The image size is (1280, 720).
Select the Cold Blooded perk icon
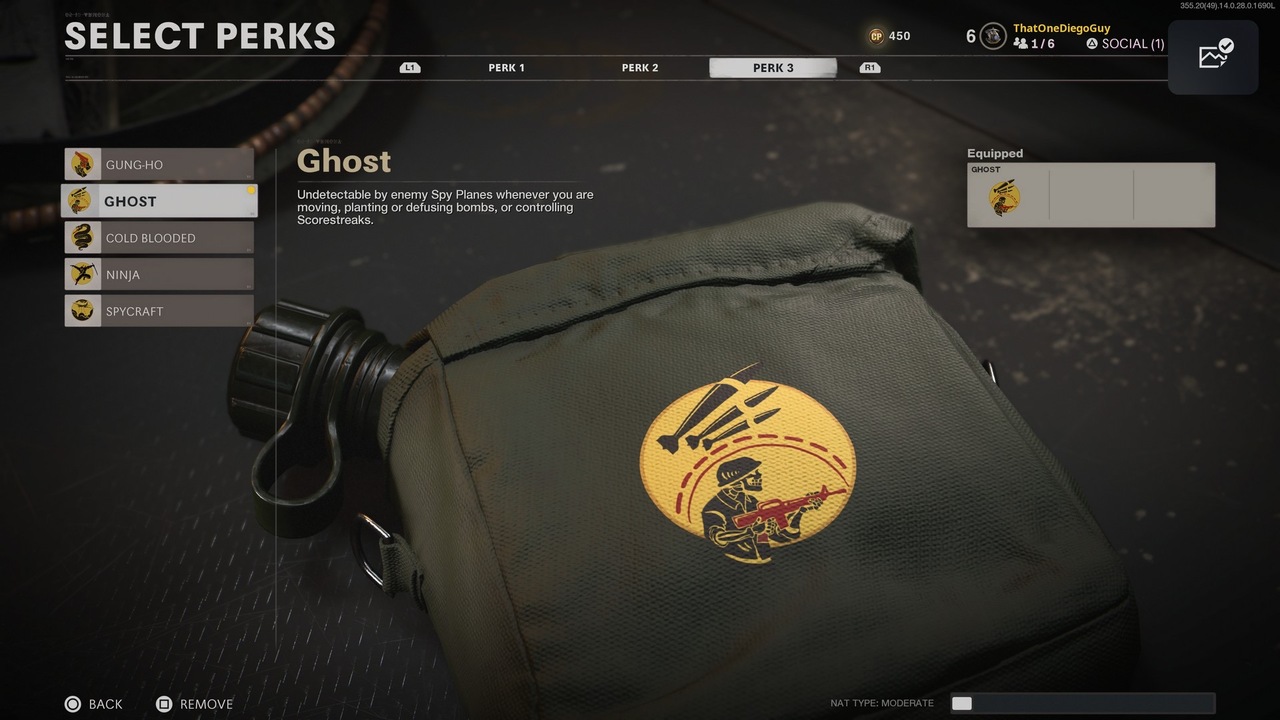pos(85,237)
